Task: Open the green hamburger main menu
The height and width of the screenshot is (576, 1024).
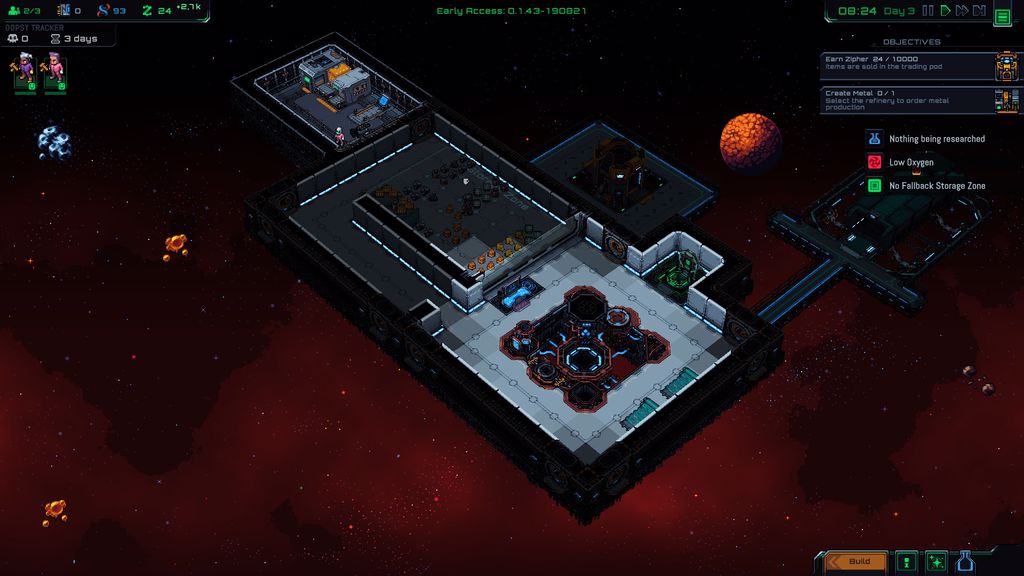Action: (1002, 16)
